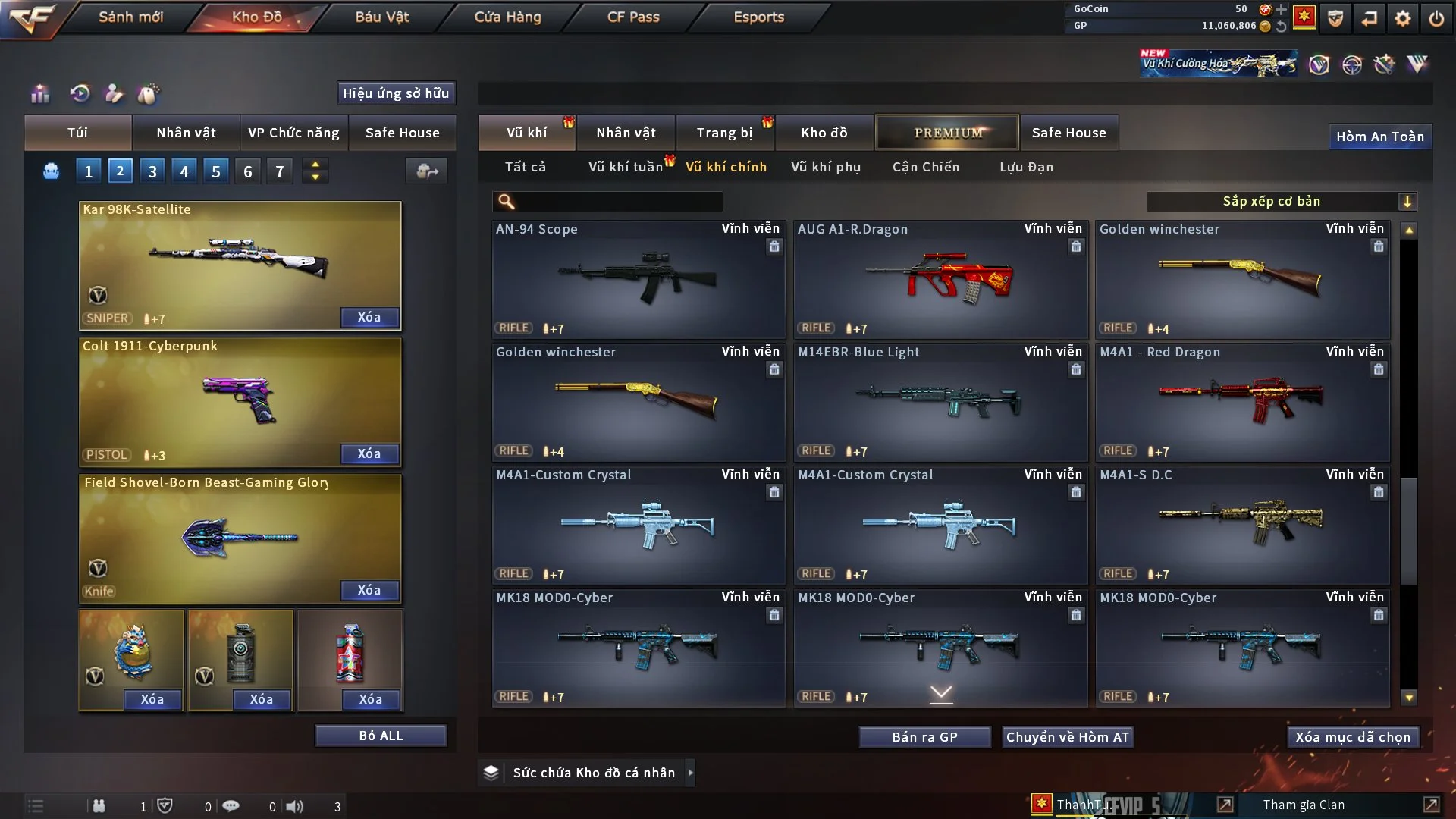1456x819 pixels.
Task: Open settings with the gear icon
Action: (1402, 18)
